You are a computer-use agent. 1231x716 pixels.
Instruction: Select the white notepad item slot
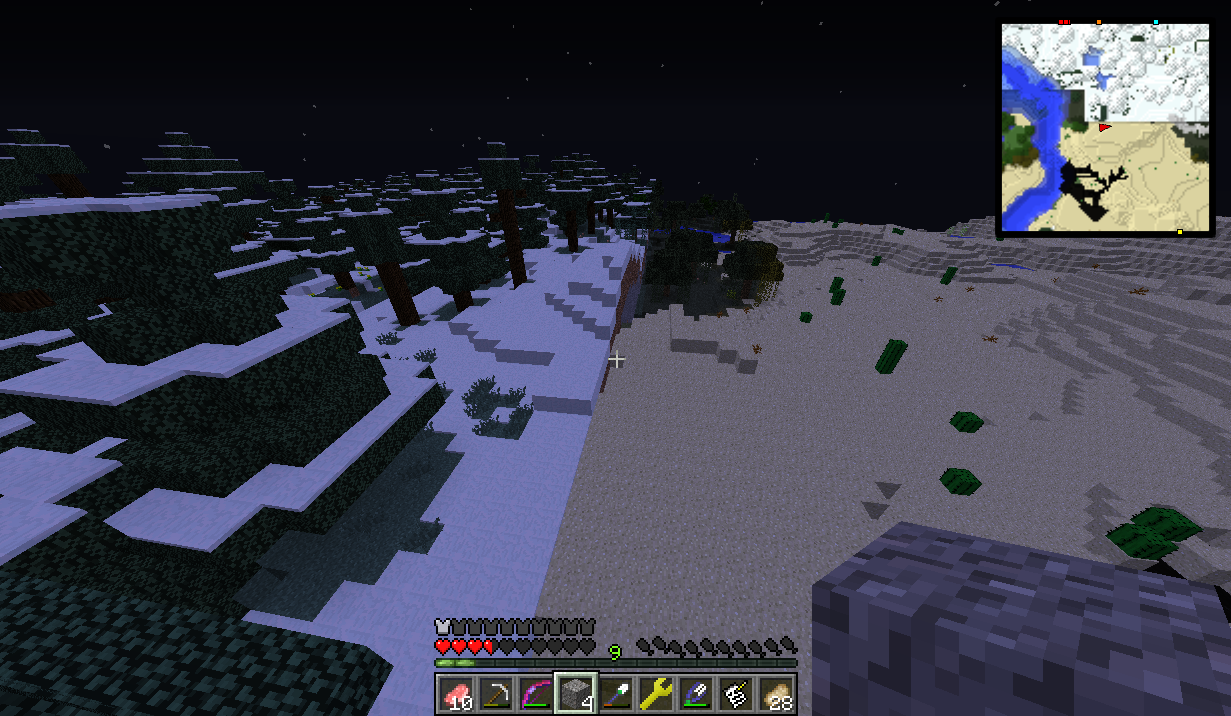tap(736, 694)
